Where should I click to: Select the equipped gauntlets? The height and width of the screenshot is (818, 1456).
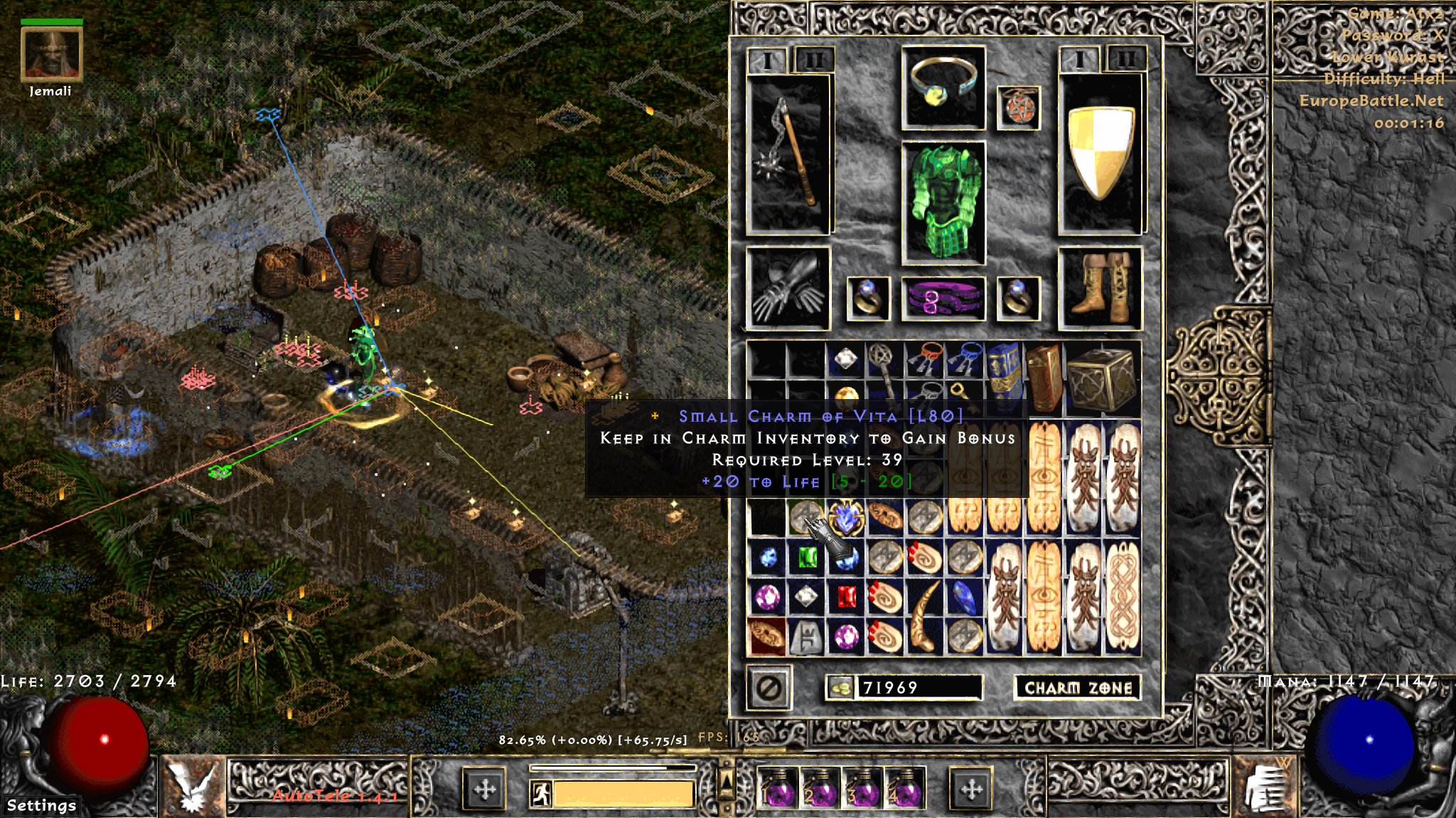click(788, 288)
